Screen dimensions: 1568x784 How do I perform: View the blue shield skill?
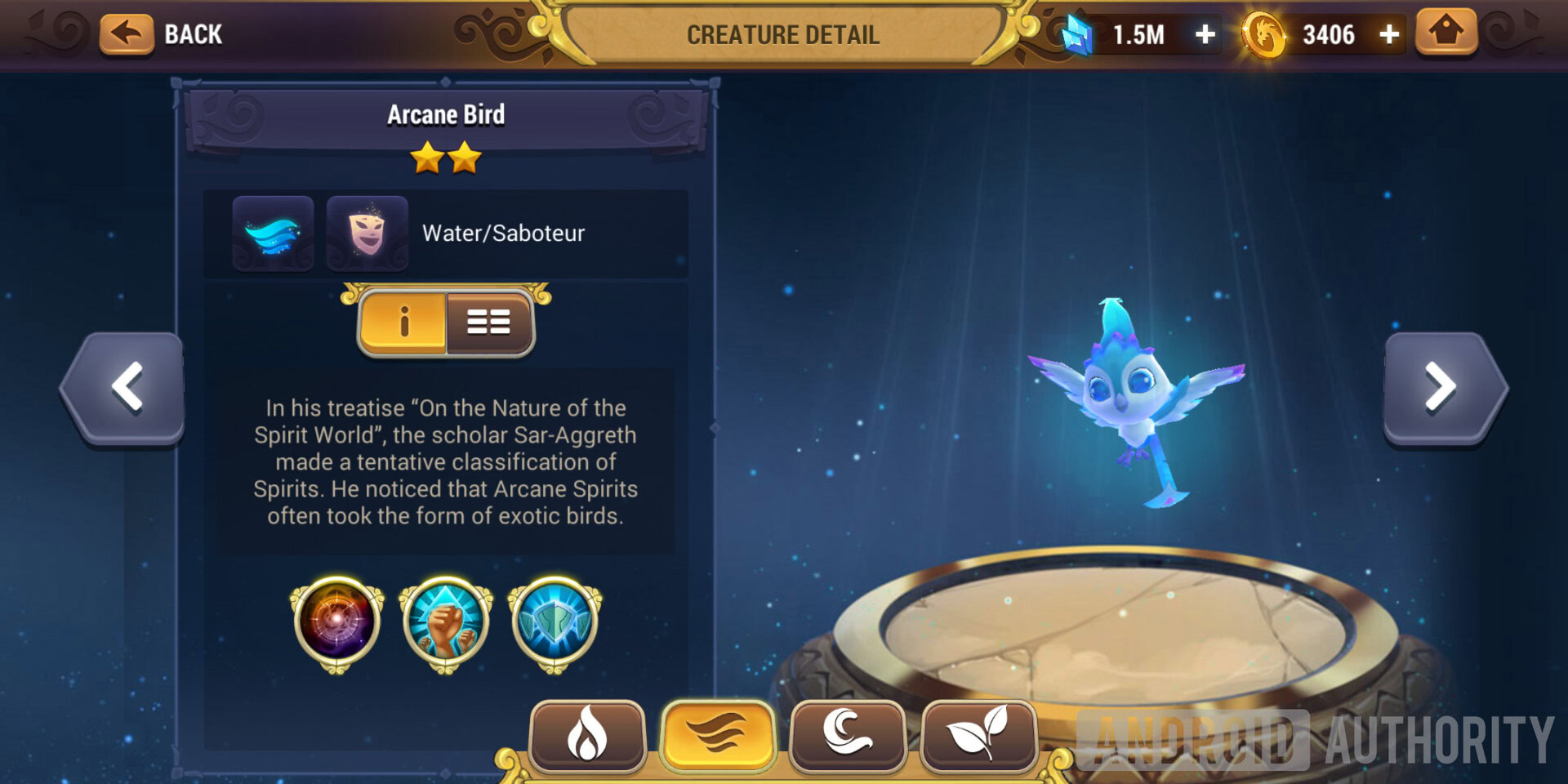555,622
